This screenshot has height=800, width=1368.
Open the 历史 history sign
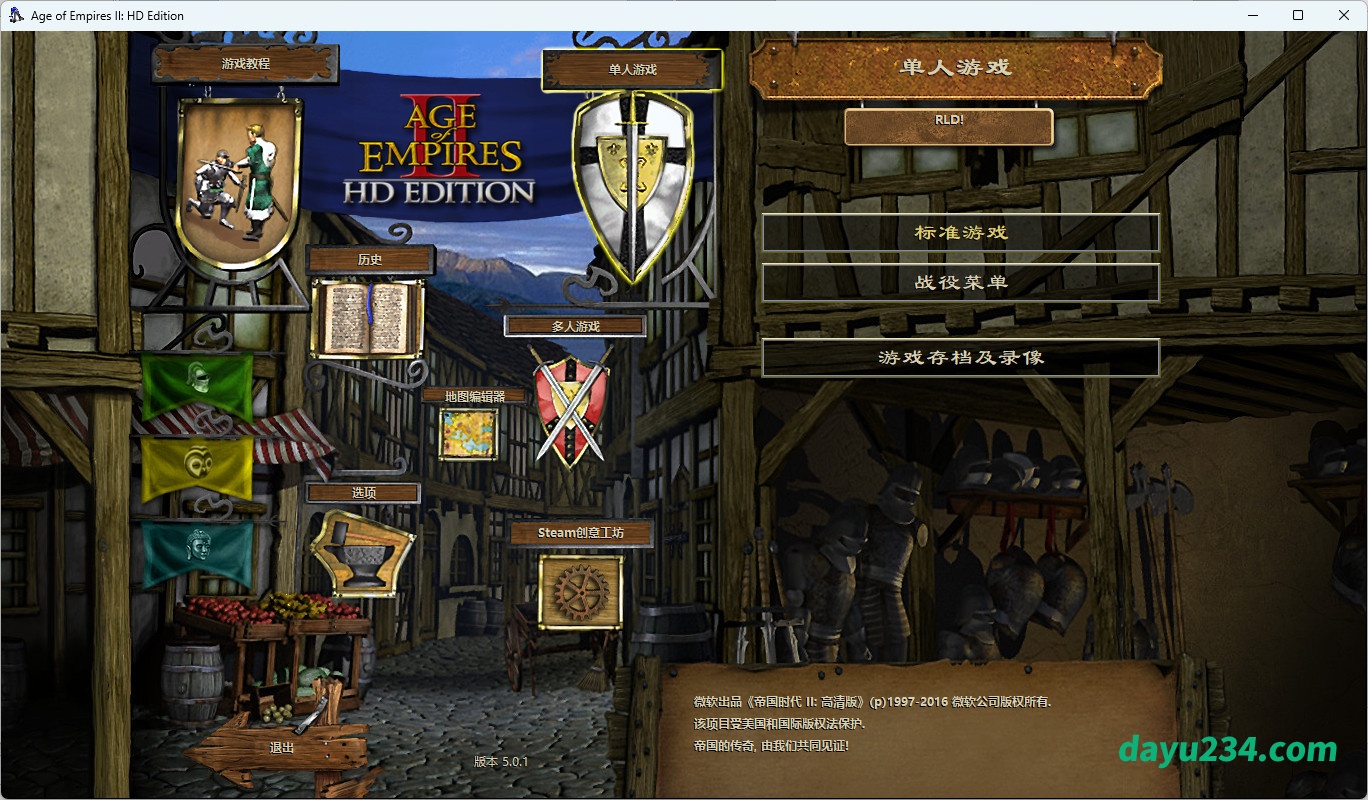[370, 260]
